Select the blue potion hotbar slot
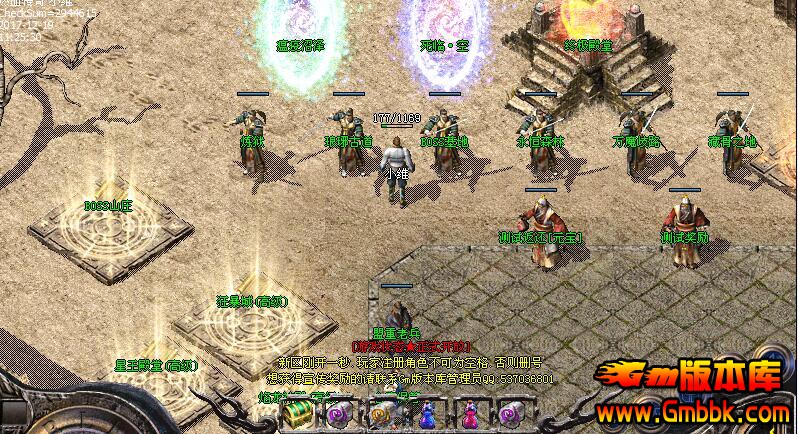 (427, 415)
